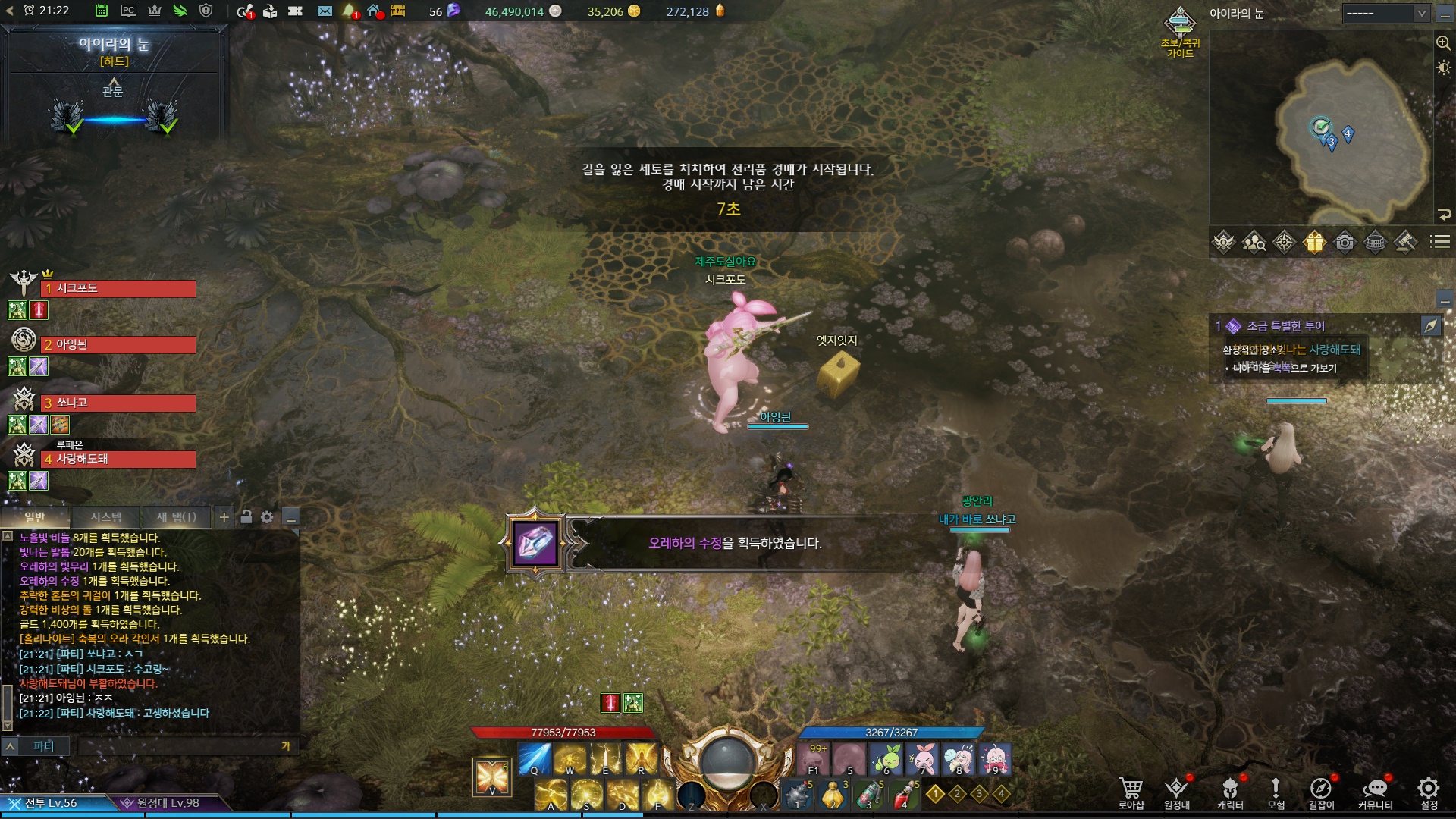Select party member 시크포도 frame
Screen dimensions: 1456x819
(x=118, y=289)
